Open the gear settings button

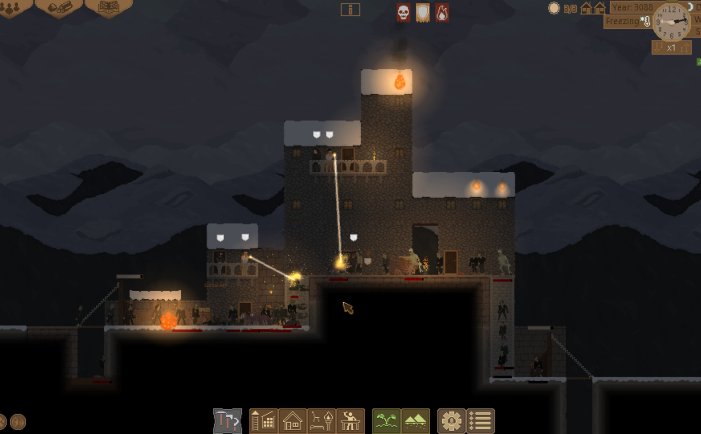[452, 421]
